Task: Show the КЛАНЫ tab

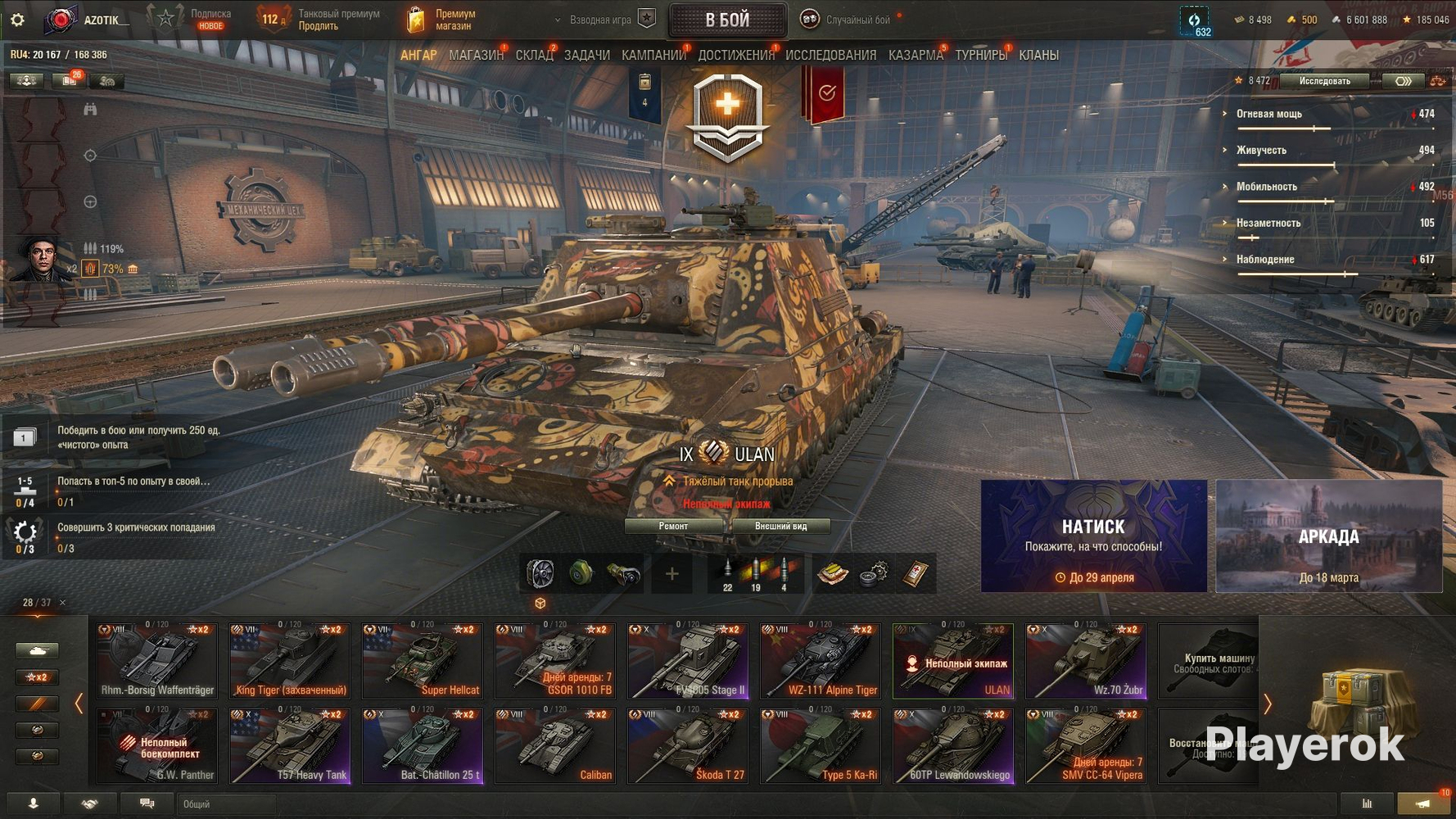Action: [x=1038, y=55]
